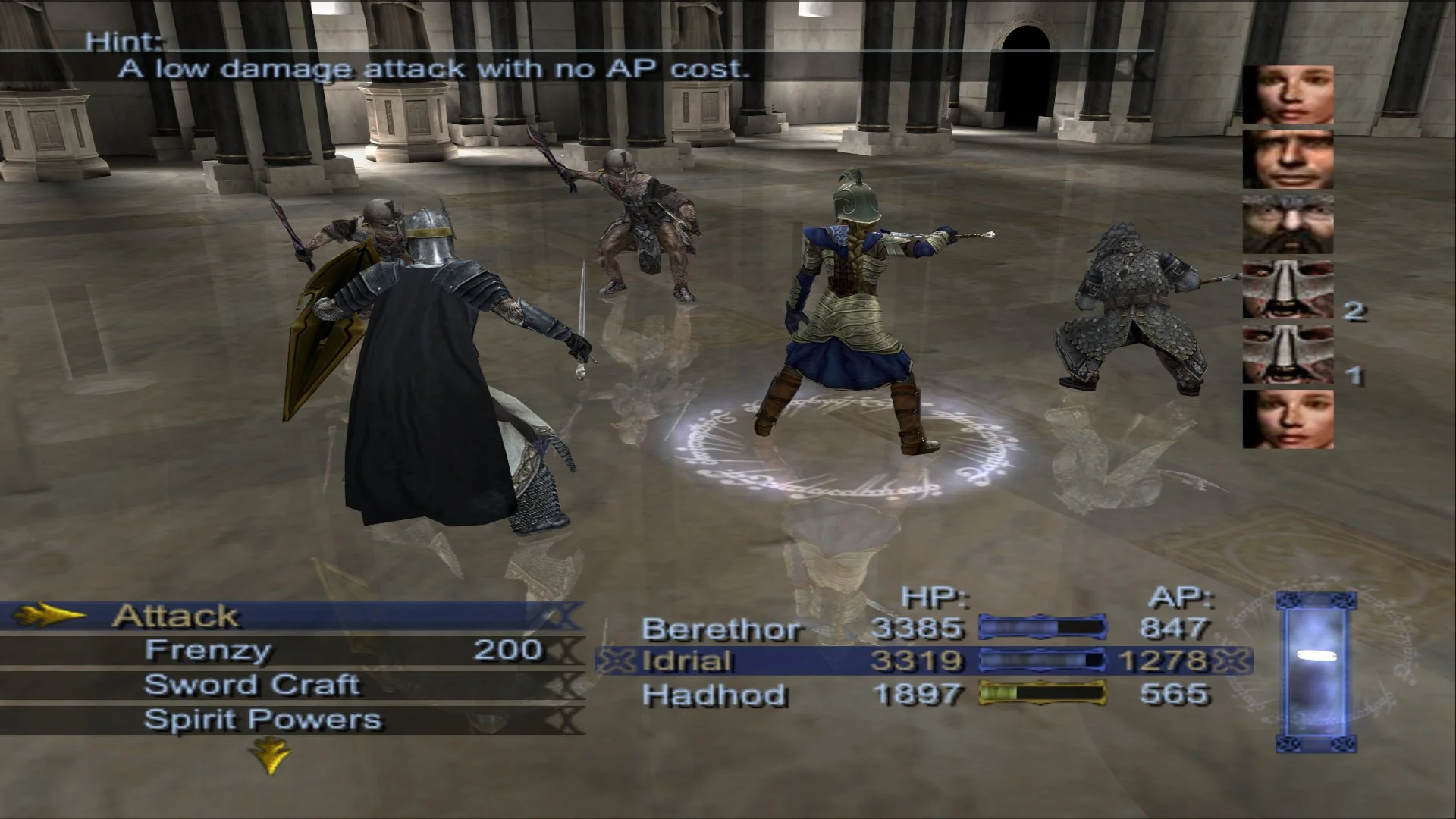The height and width of the screenshot is (819, 1456).
Task: Select the highlighted Idrial row
Action: pyautogui.click(x=834, y=661)
